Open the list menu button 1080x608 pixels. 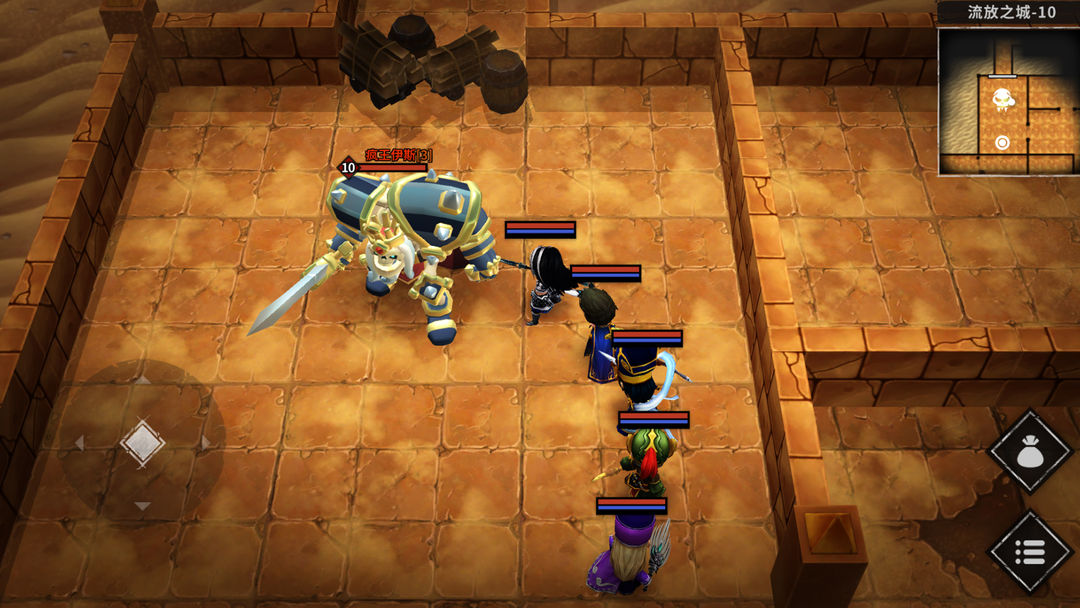[1029, 551]
